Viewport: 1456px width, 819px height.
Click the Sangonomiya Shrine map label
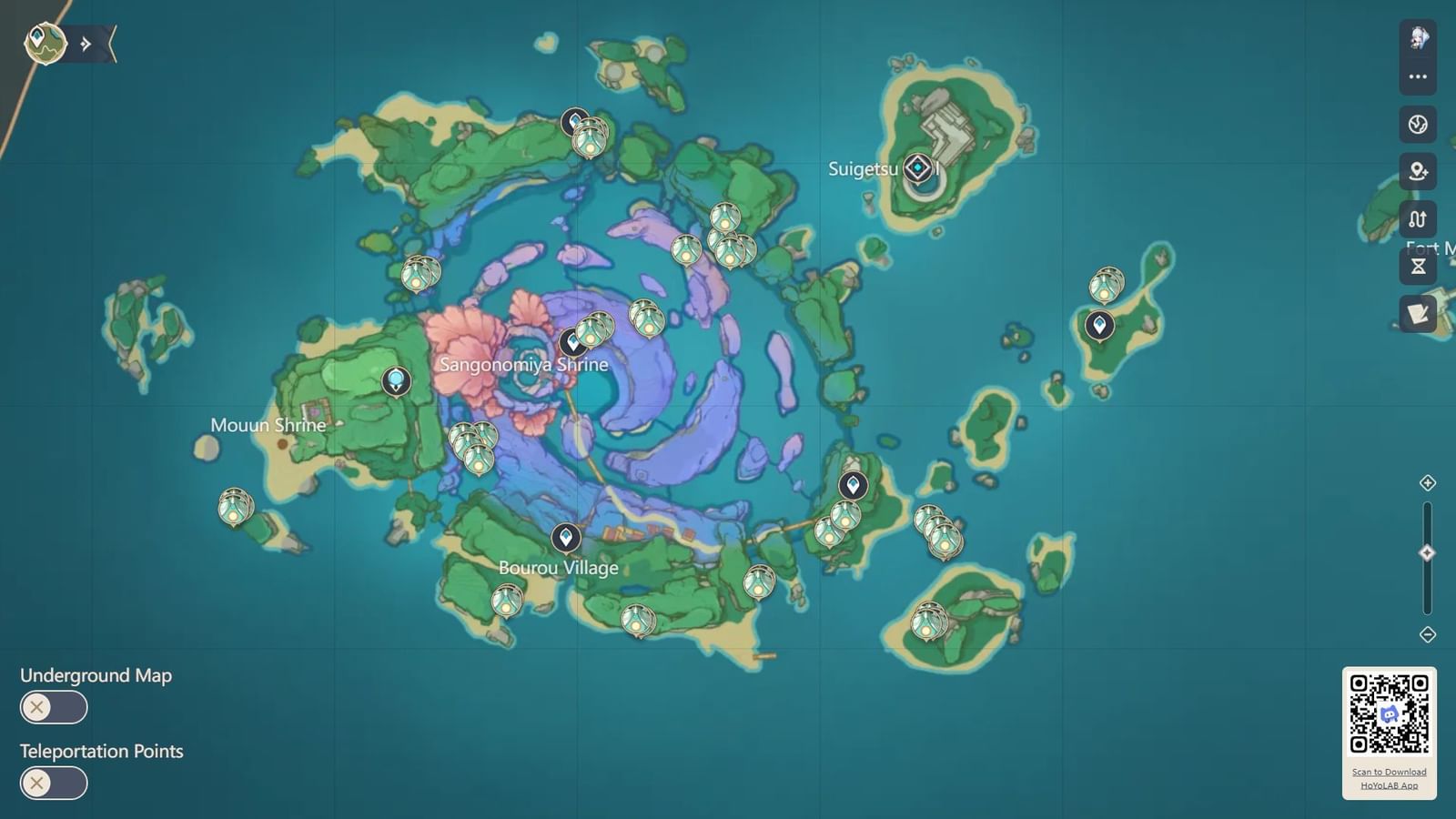[x=522, y=364]
